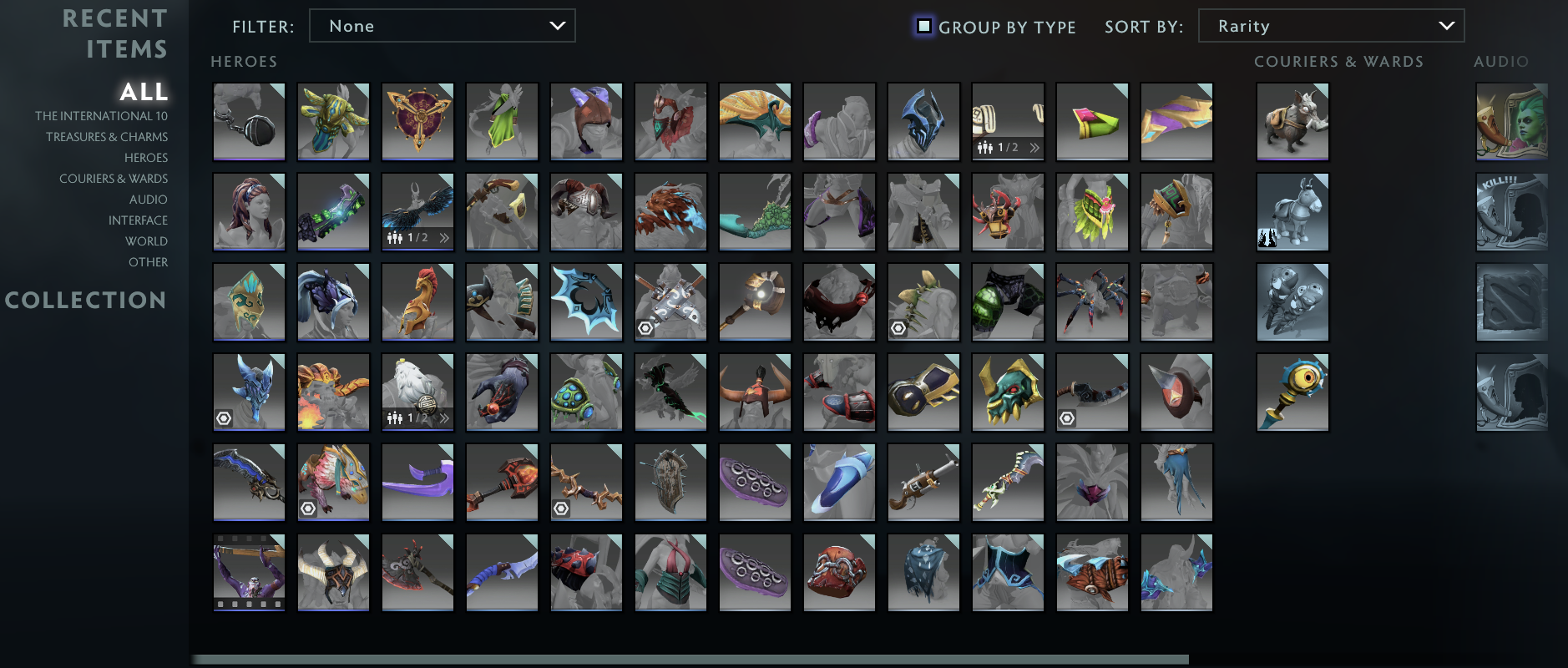Viewport: 1568px width, 668px height.
Task: Open the taunt item with filmstrip border
Action: 249,572
